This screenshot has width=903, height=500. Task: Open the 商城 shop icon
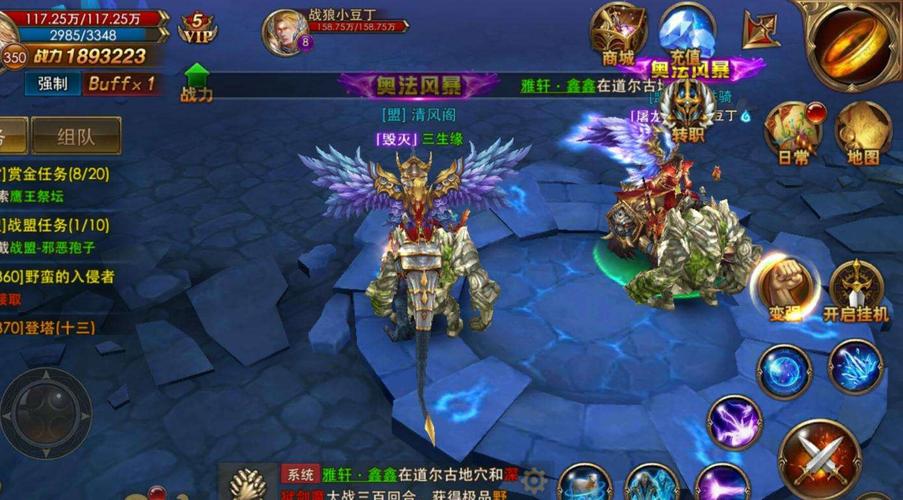coord(617,33)
